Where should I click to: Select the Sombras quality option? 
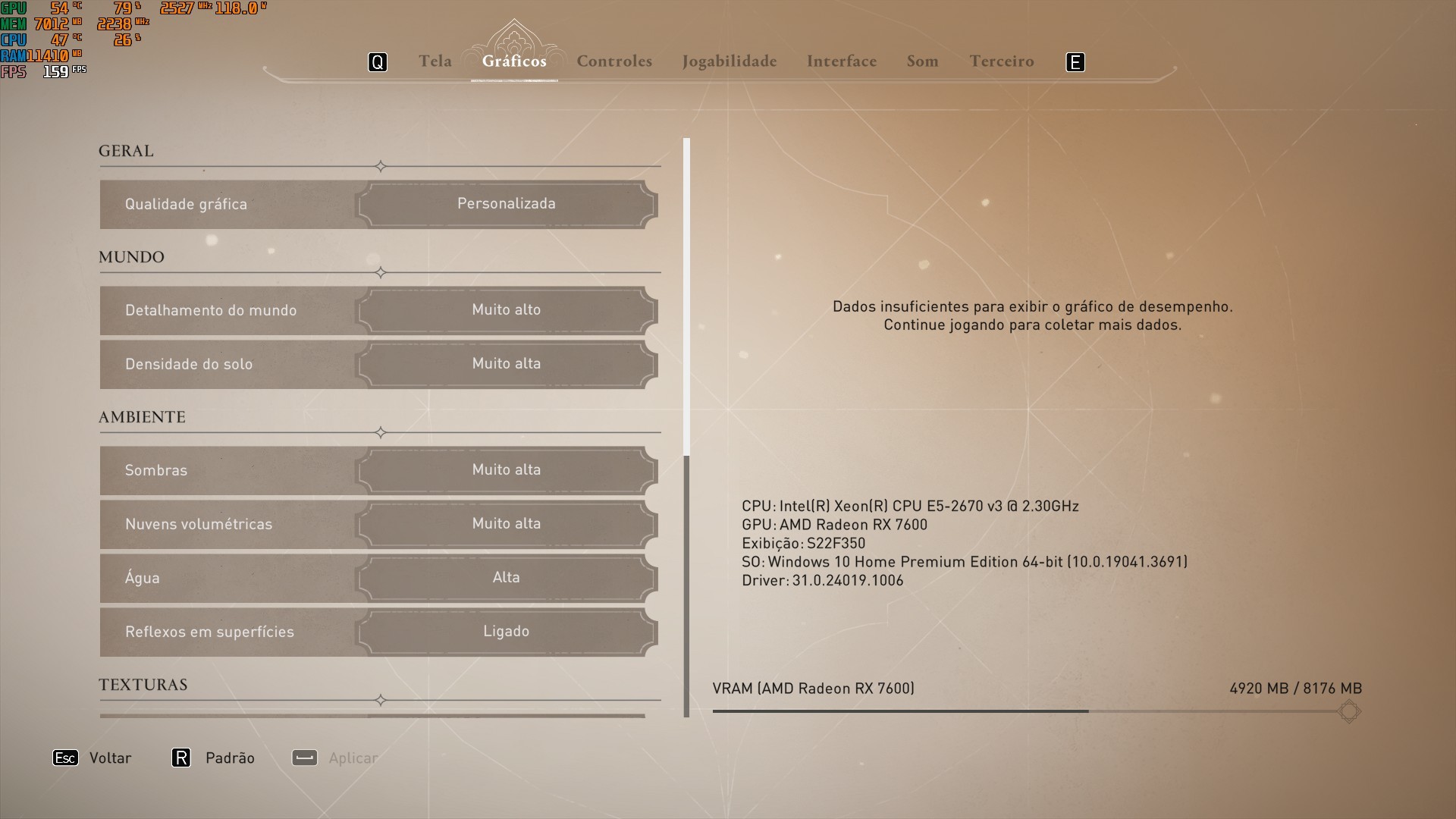(506, 470)
